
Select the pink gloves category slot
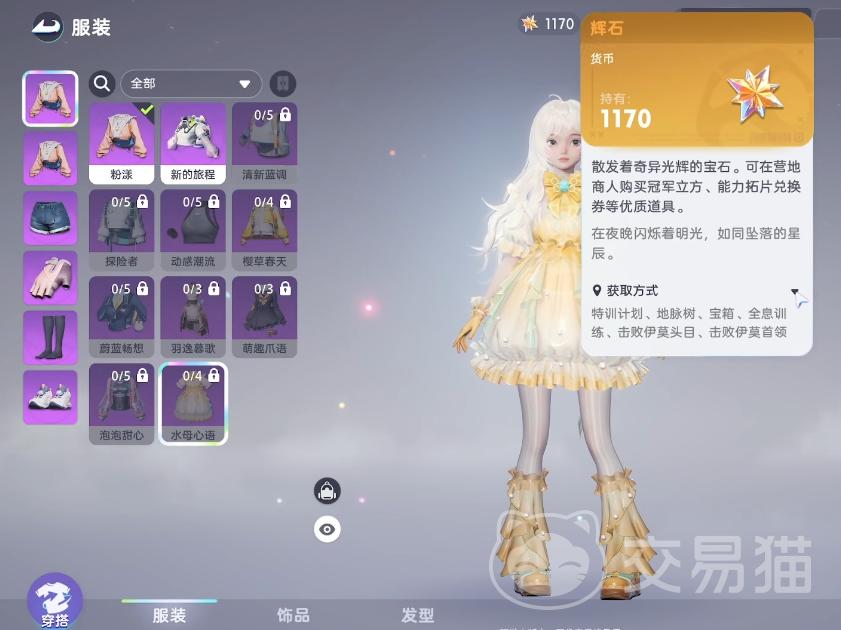coord(50,277)
